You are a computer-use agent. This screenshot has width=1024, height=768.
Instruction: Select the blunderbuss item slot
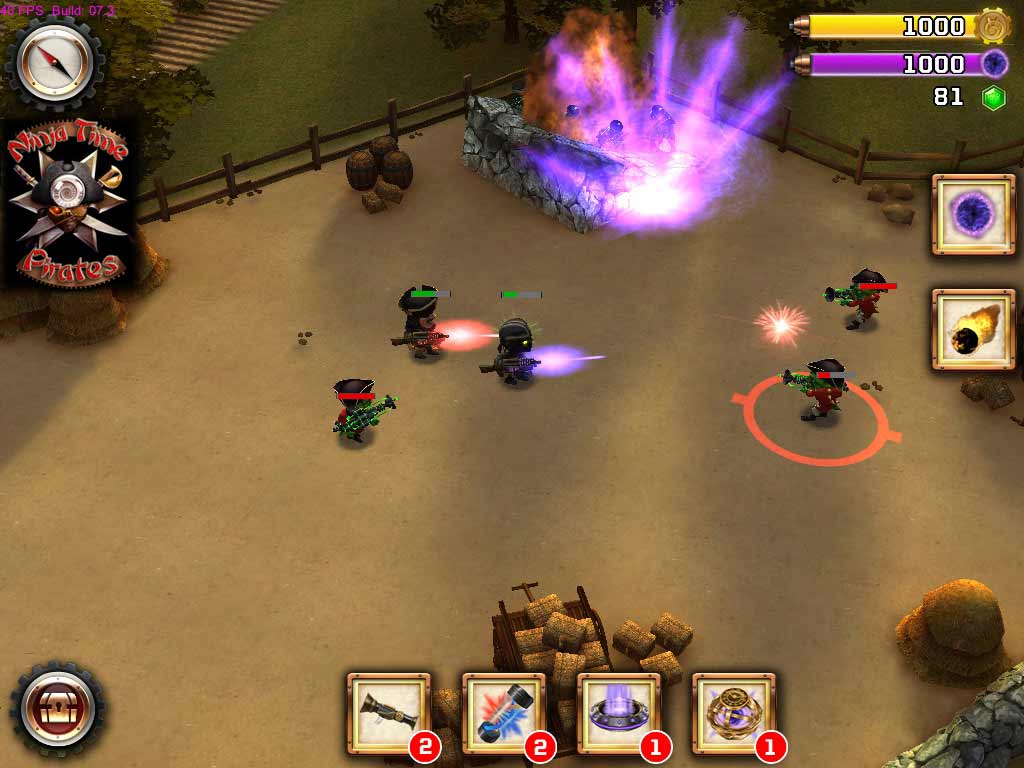tap(388, 712)
